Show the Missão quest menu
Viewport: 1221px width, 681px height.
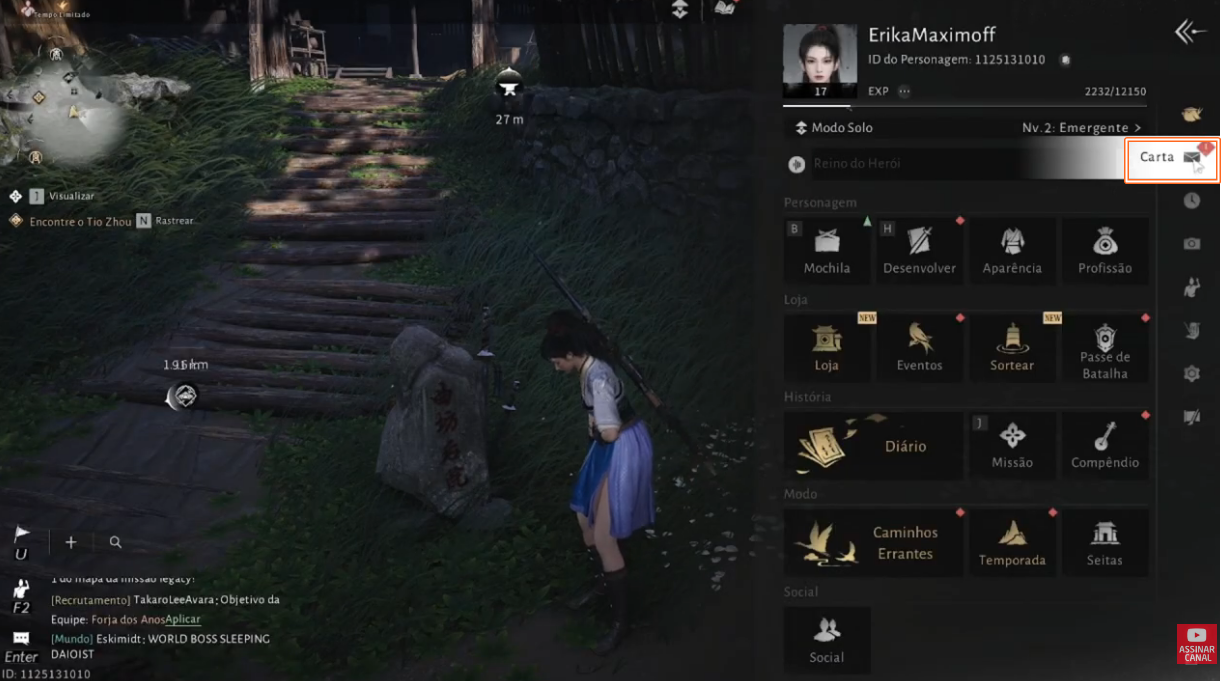[1012, 445]
